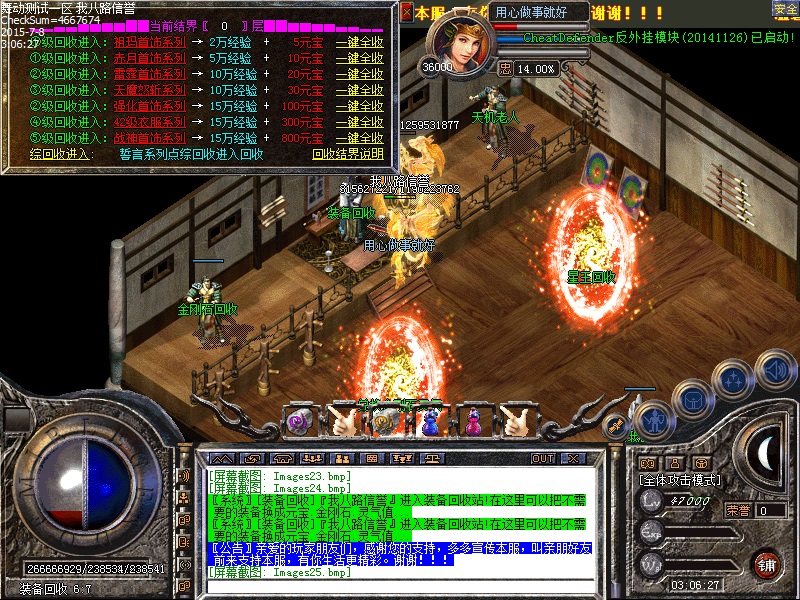800x600 pixels.
Task: Click the 安全 button in the corner
Action: pos(785,10)
